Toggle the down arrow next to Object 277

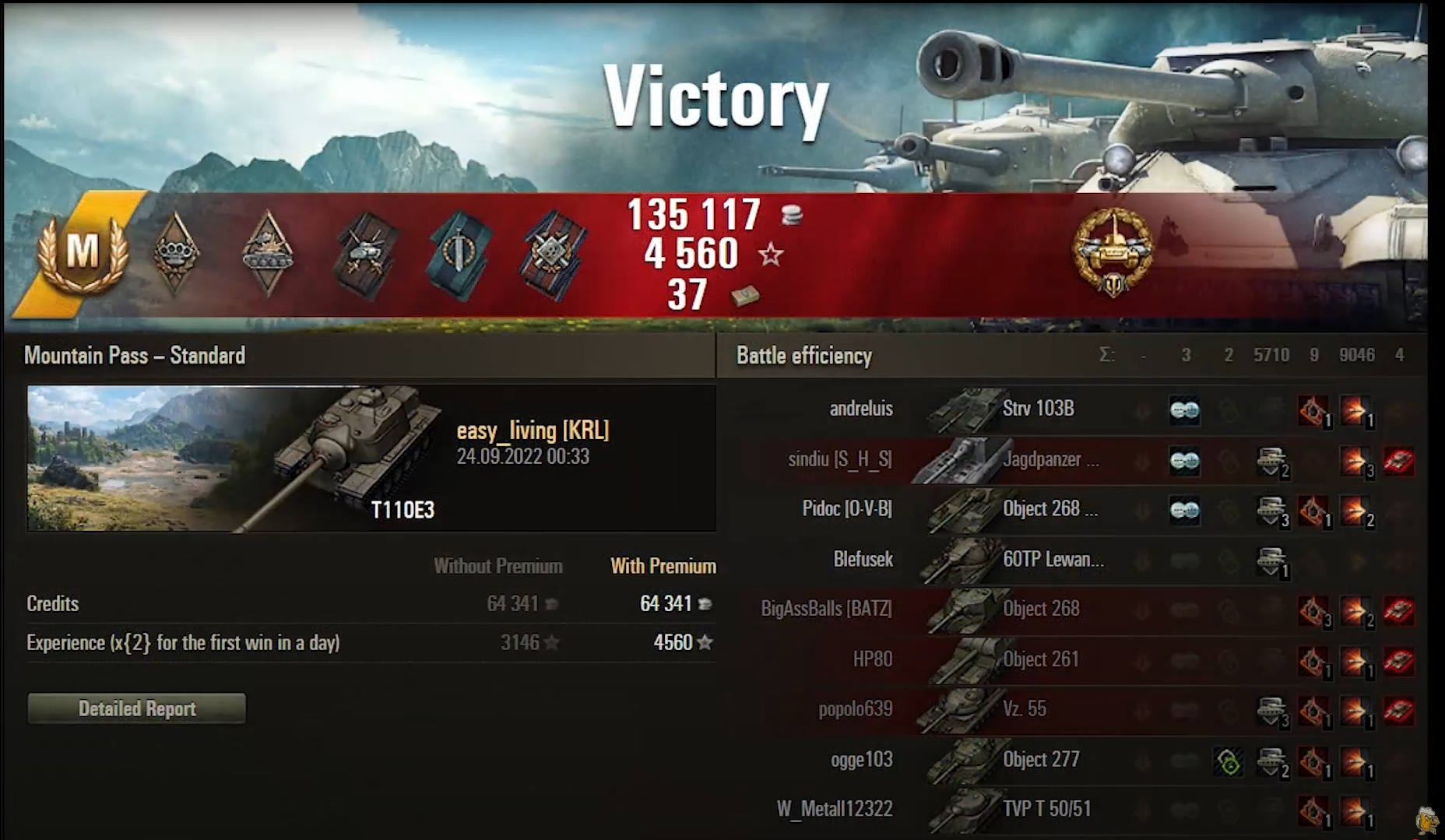[x=1141, y=759]
